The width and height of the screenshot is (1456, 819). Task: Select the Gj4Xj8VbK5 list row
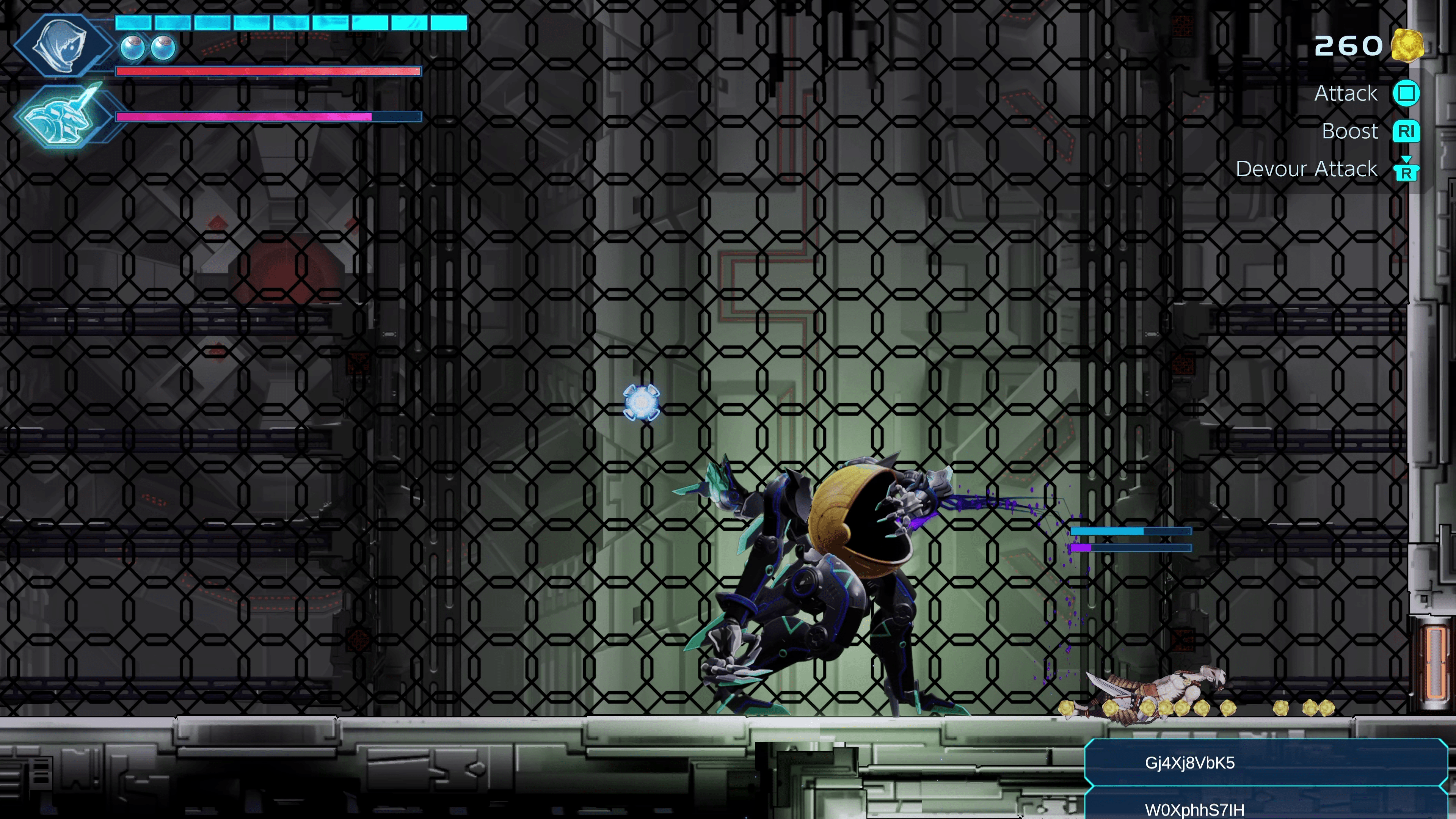coord(1265,763)
